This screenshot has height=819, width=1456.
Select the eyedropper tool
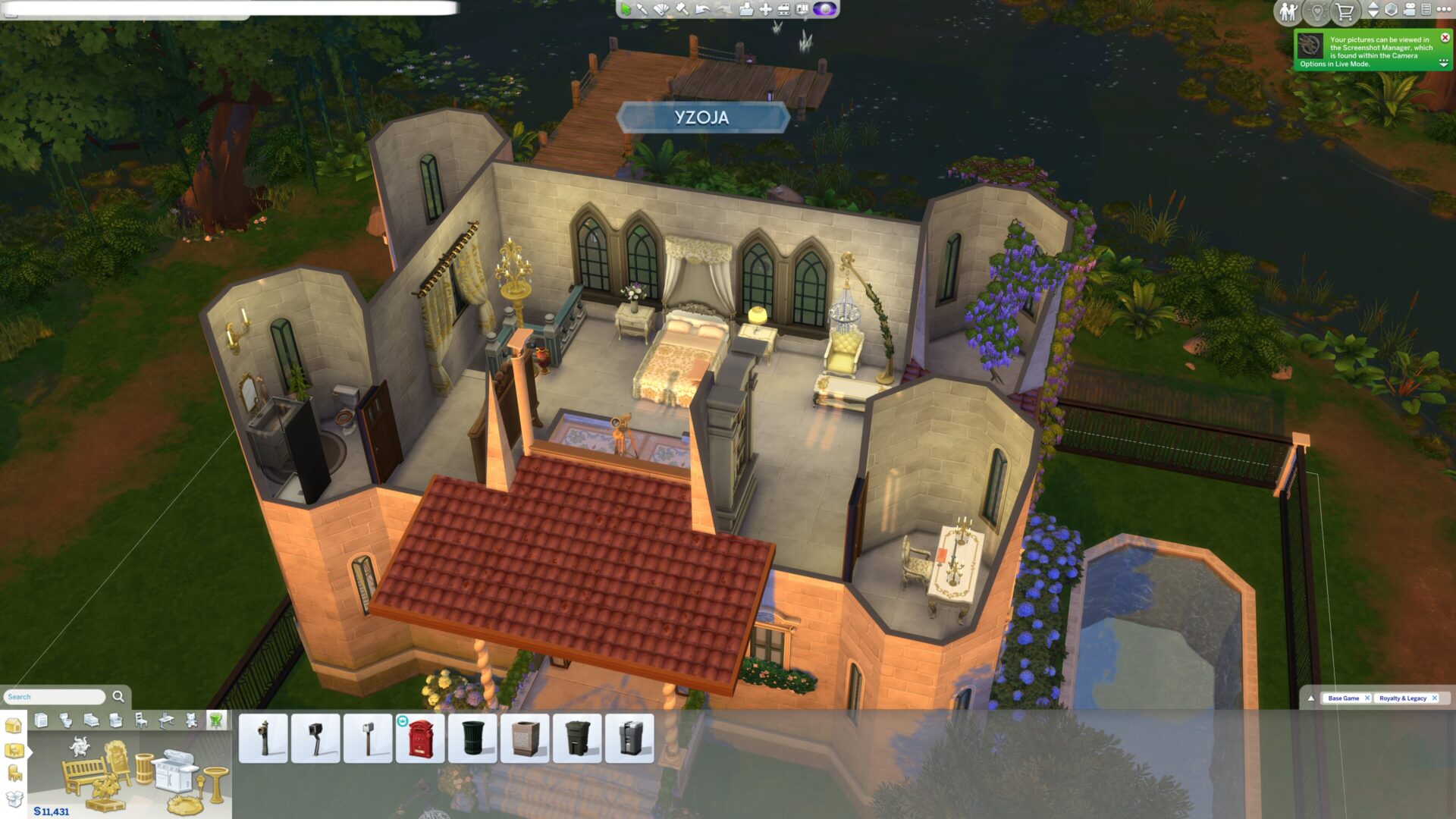pyautogui.click(x=642, y=9)
